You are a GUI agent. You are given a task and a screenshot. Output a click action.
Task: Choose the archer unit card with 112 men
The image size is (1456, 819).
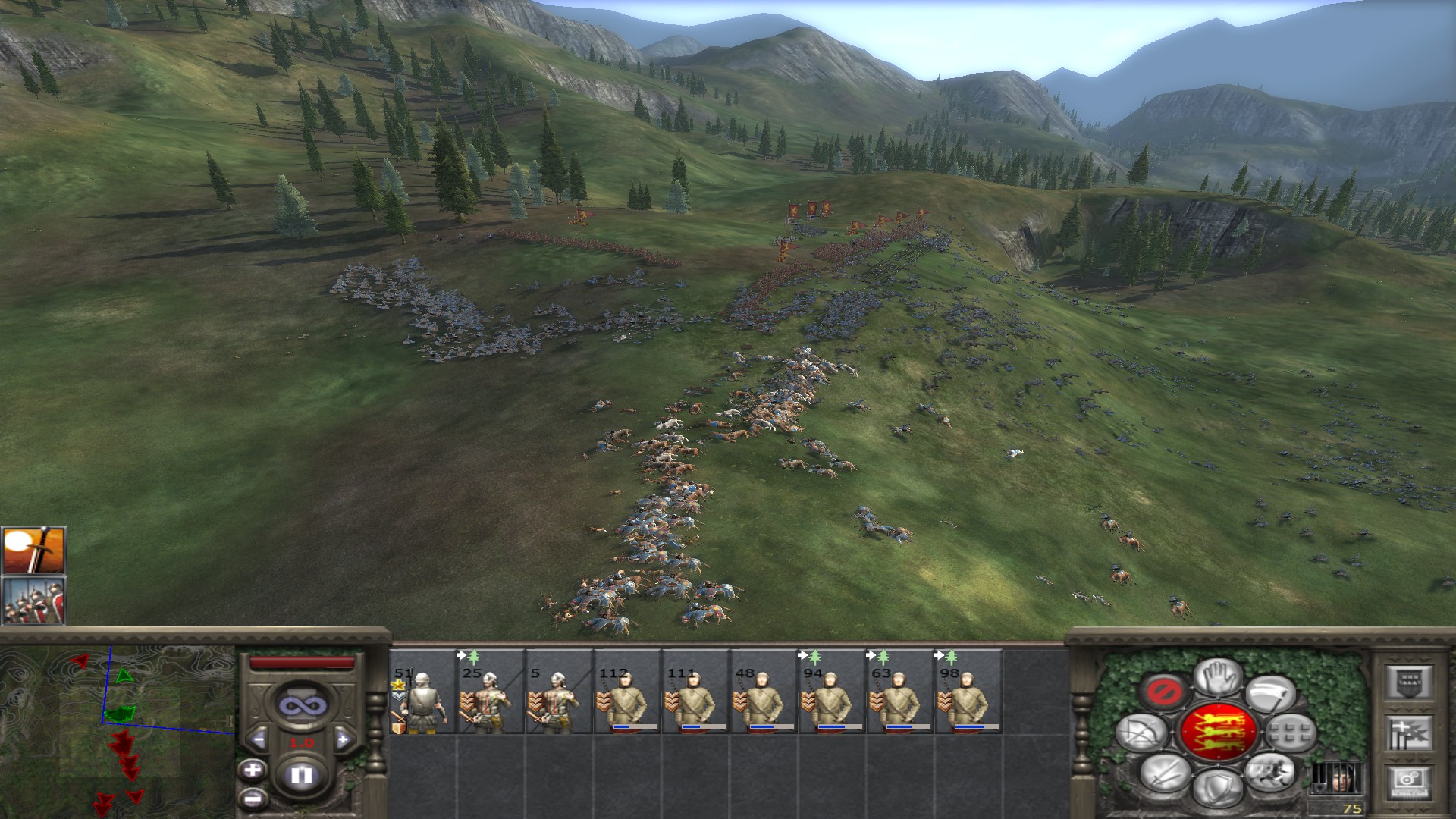(x=627, y=691)
